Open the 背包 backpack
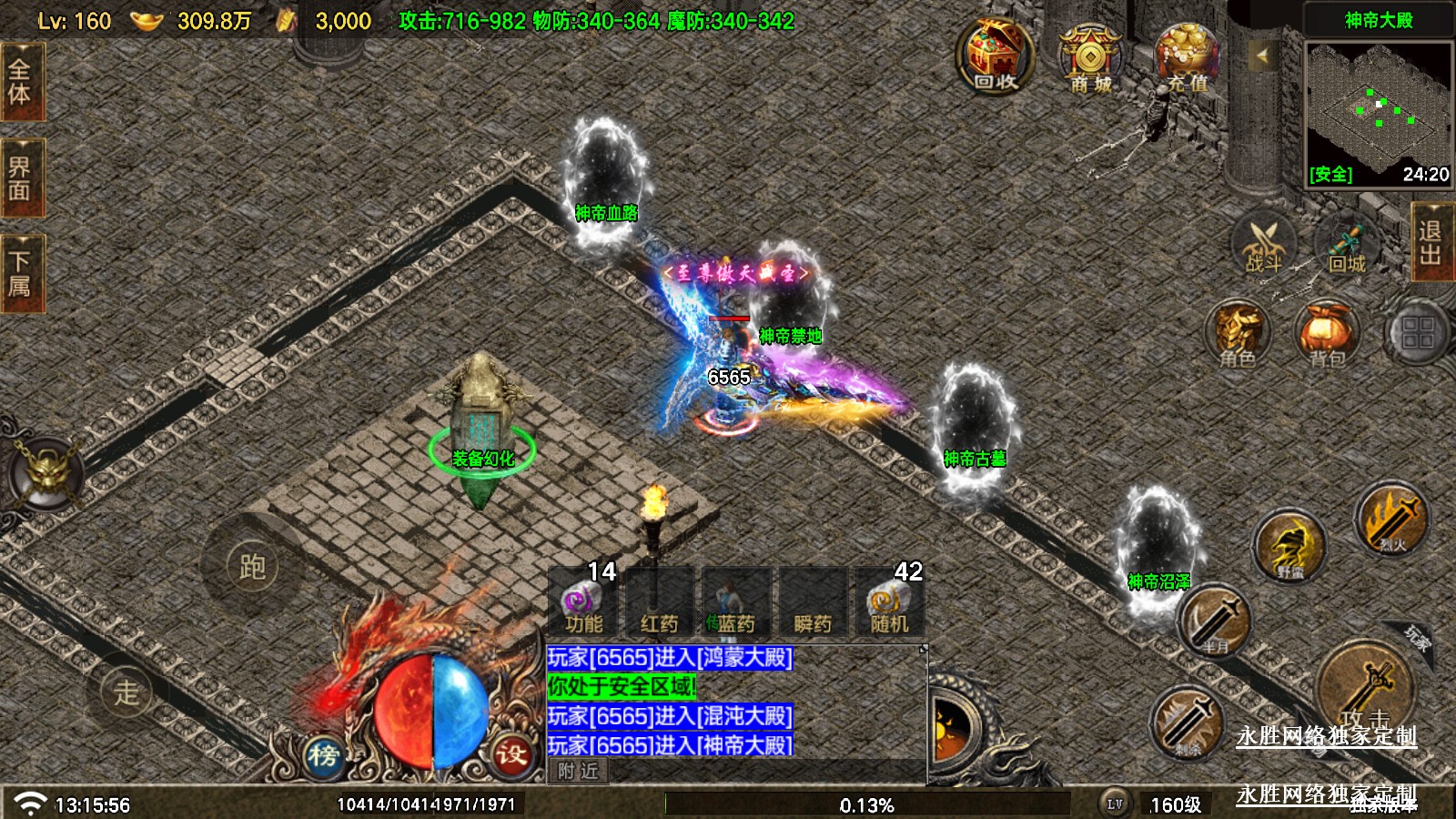This screenshot has width=1456, height=819. [x=1327, y=335]
